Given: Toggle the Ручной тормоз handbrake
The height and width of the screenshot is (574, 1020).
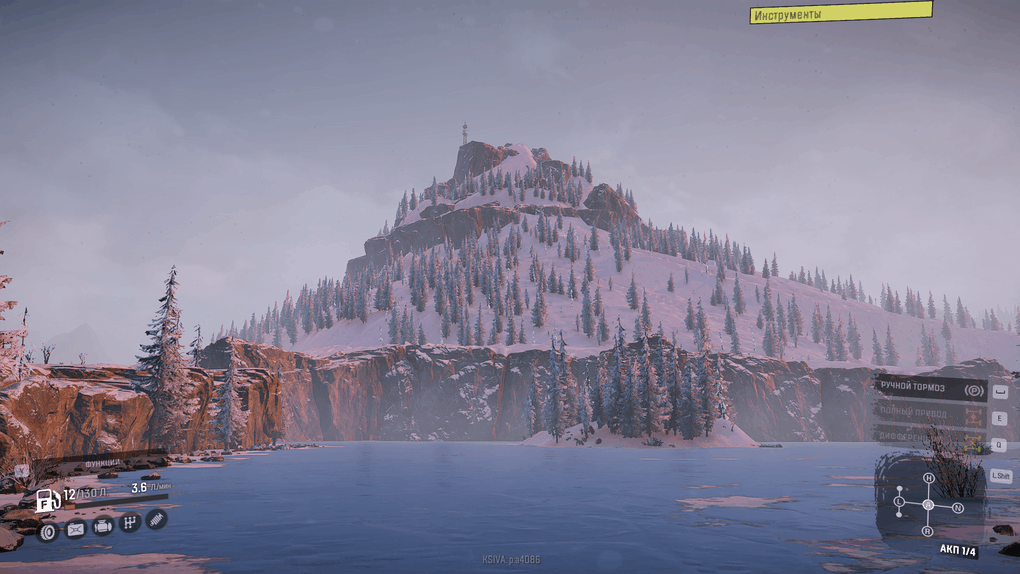Looking at the screenshot, I should [930, 389].
